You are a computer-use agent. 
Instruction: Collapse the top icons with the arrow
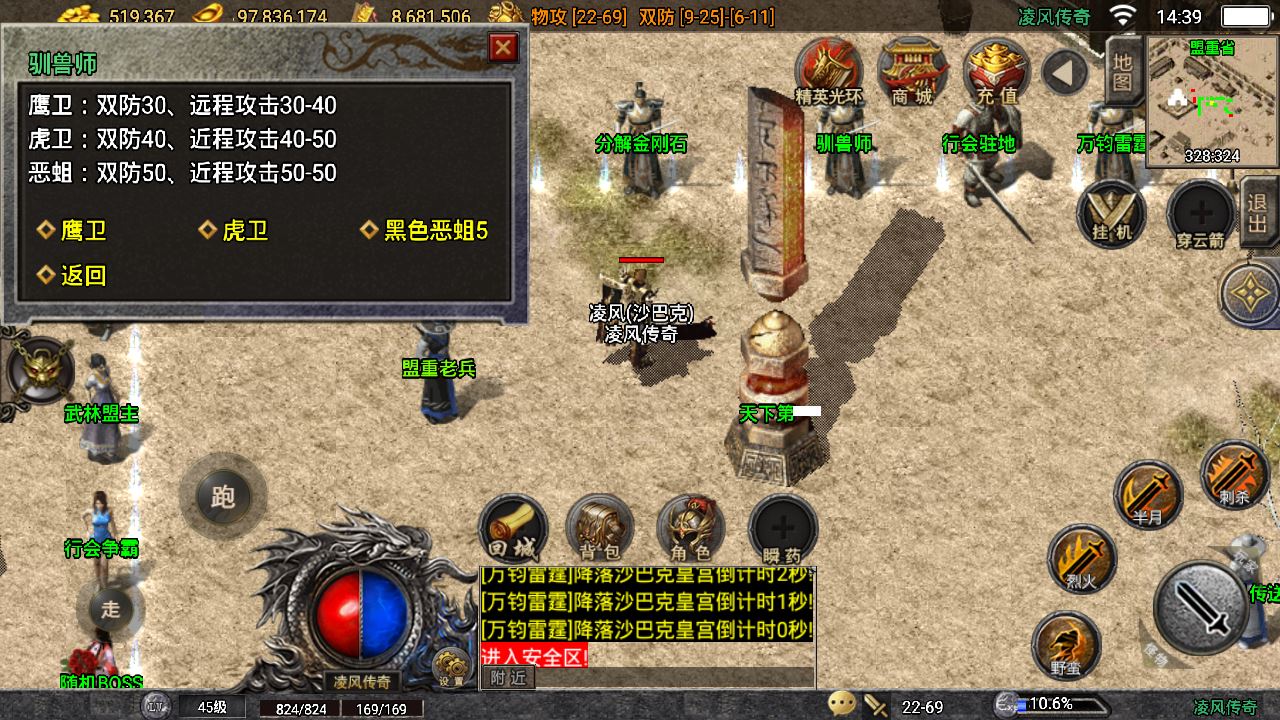pyautogui.click(x=1064, y=73)
